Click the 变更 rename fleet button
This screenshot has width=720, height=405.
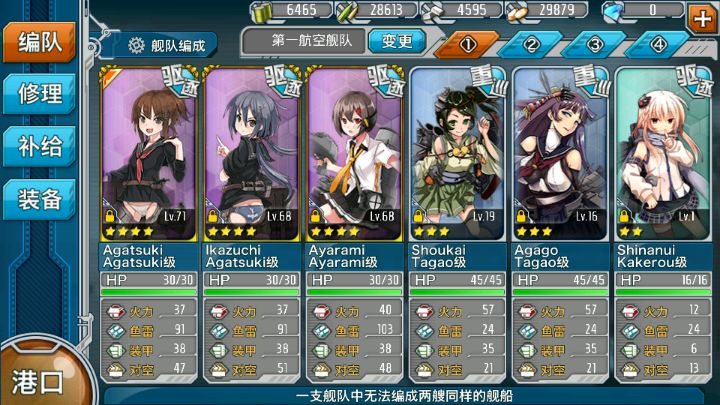[x=396, y=41]
